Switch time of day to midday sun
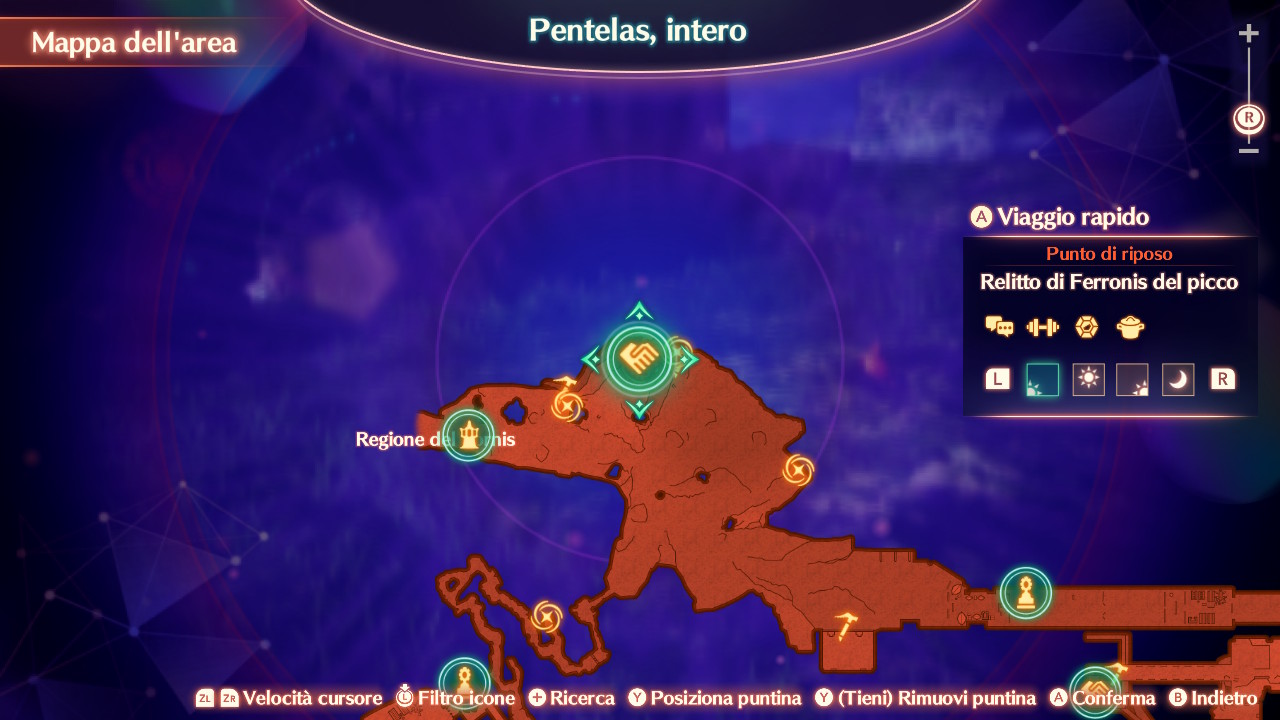Viewport: 1280px width, 720px height. tap(1088, 379)
